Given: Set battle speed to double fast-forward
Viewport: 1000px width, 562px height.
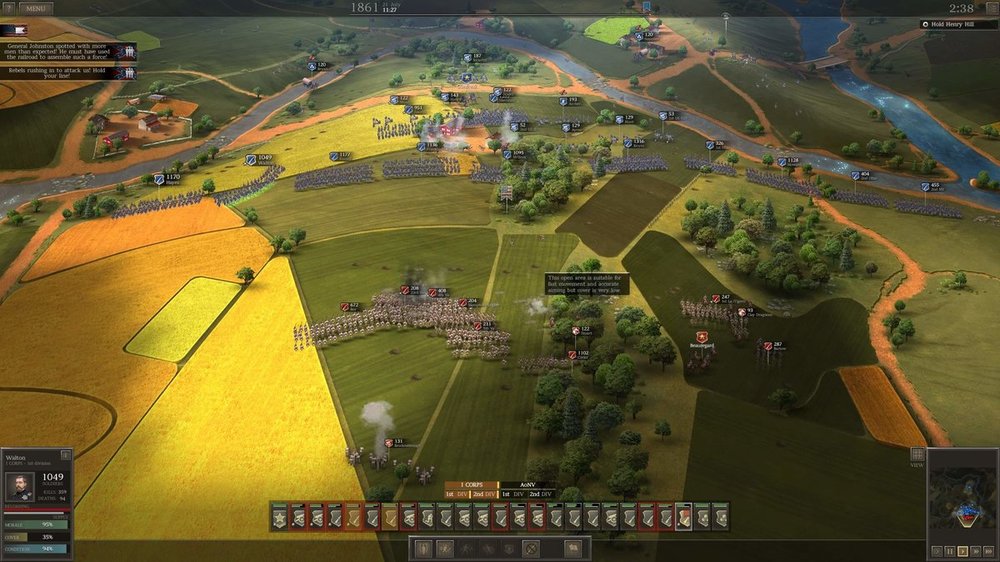Looking at the screenshot, I should [x=975, y=551].
